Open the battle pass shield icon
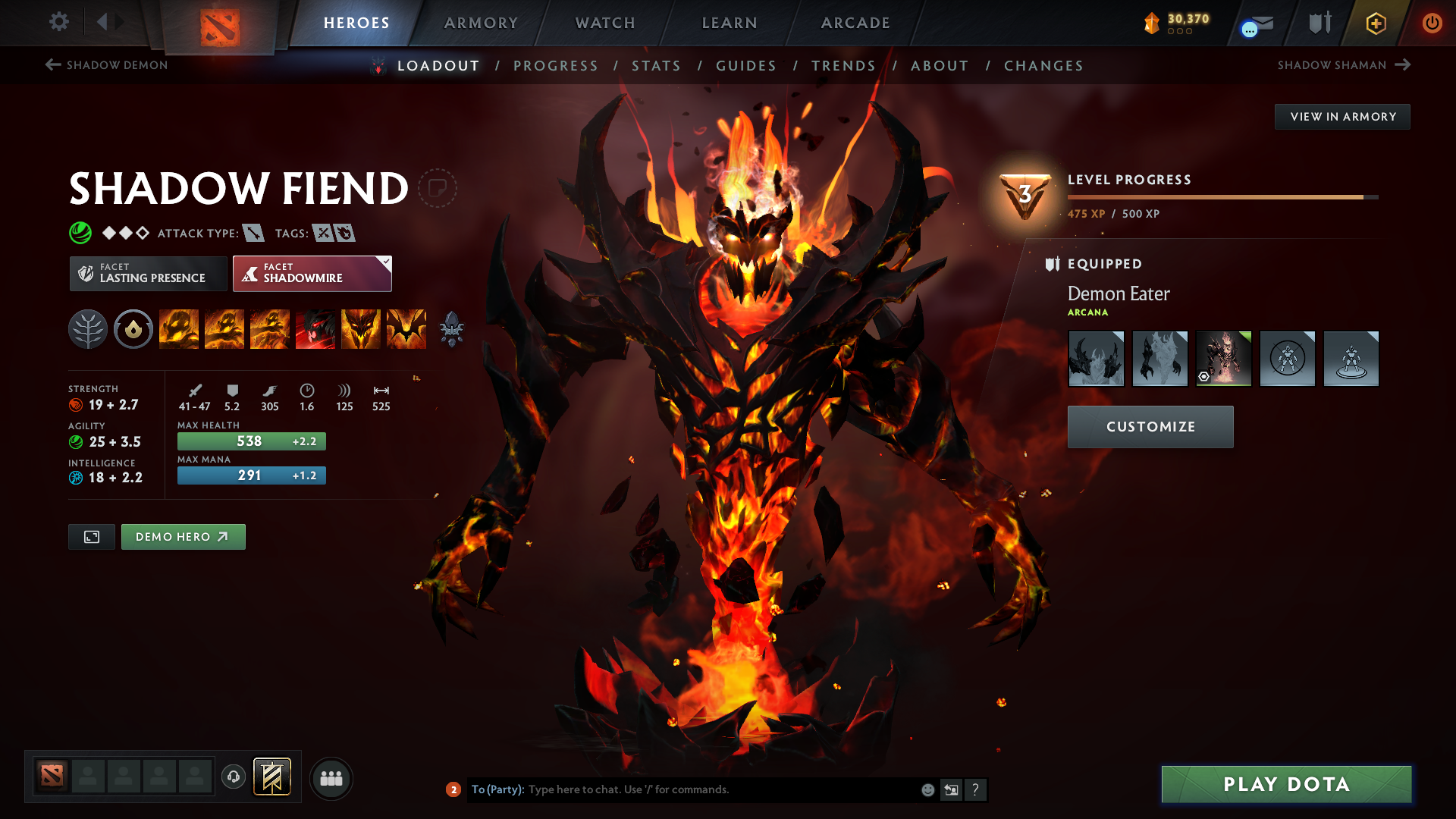This screenshot has height=819, width=1456. coord(1318,23)
